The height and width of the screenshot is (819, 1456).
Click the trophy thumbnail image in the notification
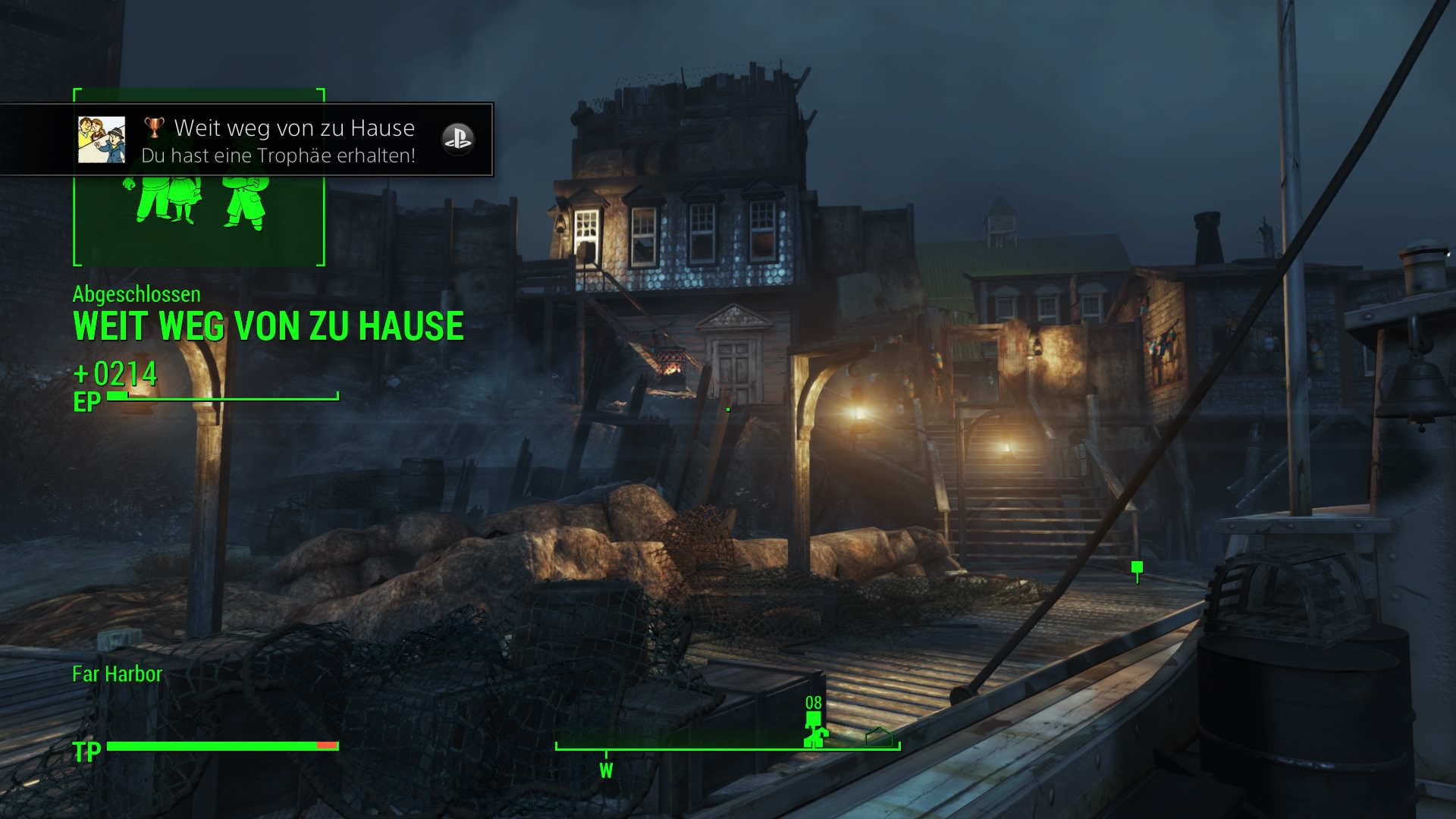coord(102,140)
